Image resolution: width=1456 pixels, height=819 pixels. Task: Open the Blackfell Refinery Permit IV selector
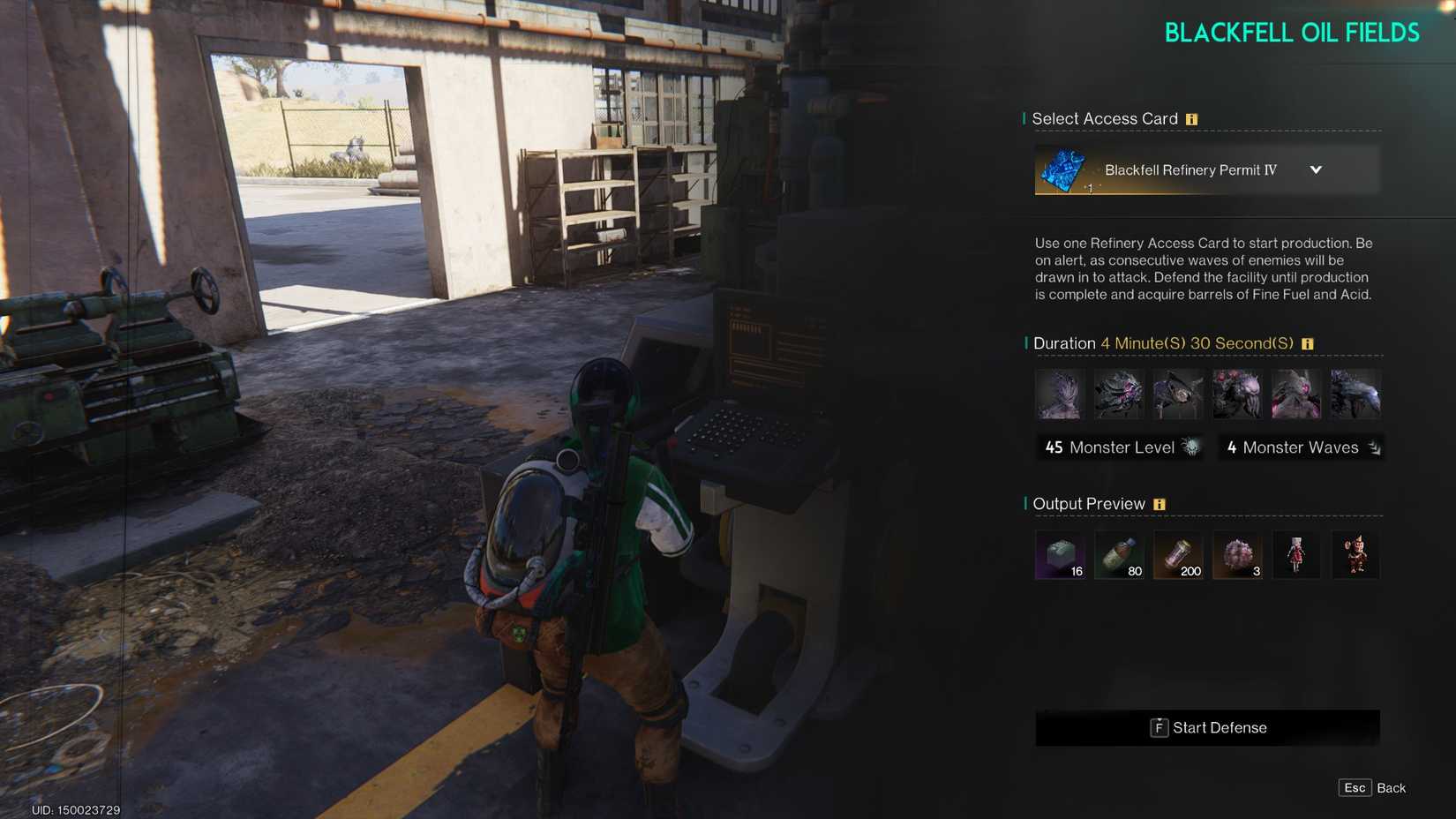pyautogui.click(x=1206, y=169)
